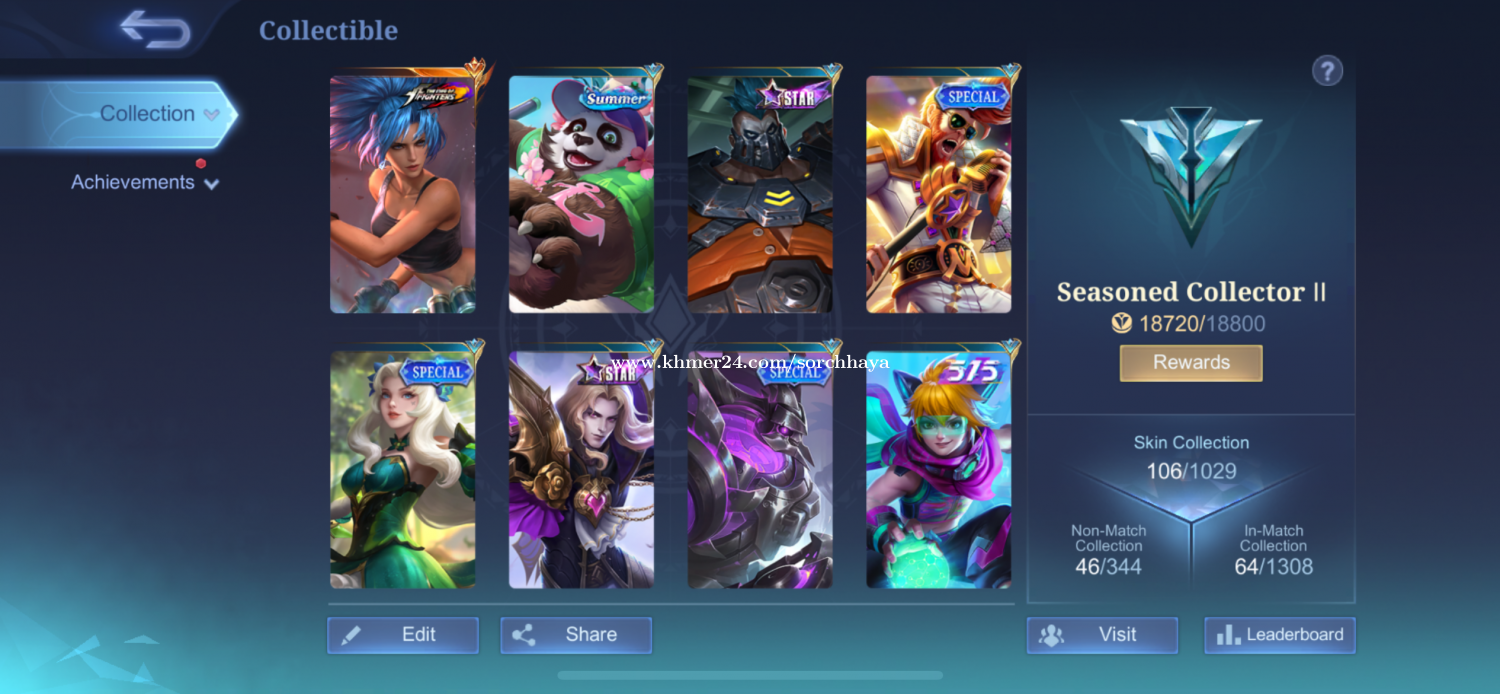Click the Edit button
The height and width of the screenshot is (694, 1500).
coord(403,635)
